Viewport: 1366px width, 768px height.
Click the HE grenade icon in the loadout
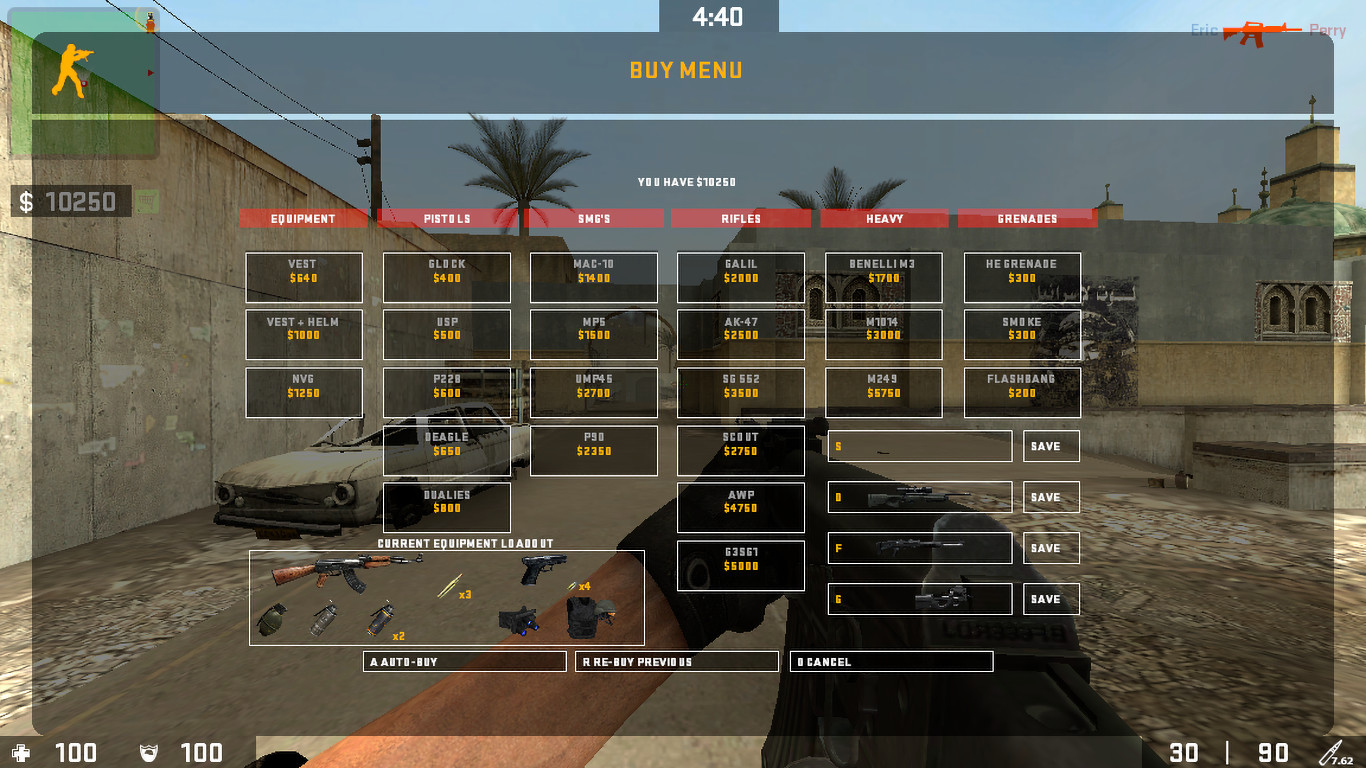pos(273,618)
